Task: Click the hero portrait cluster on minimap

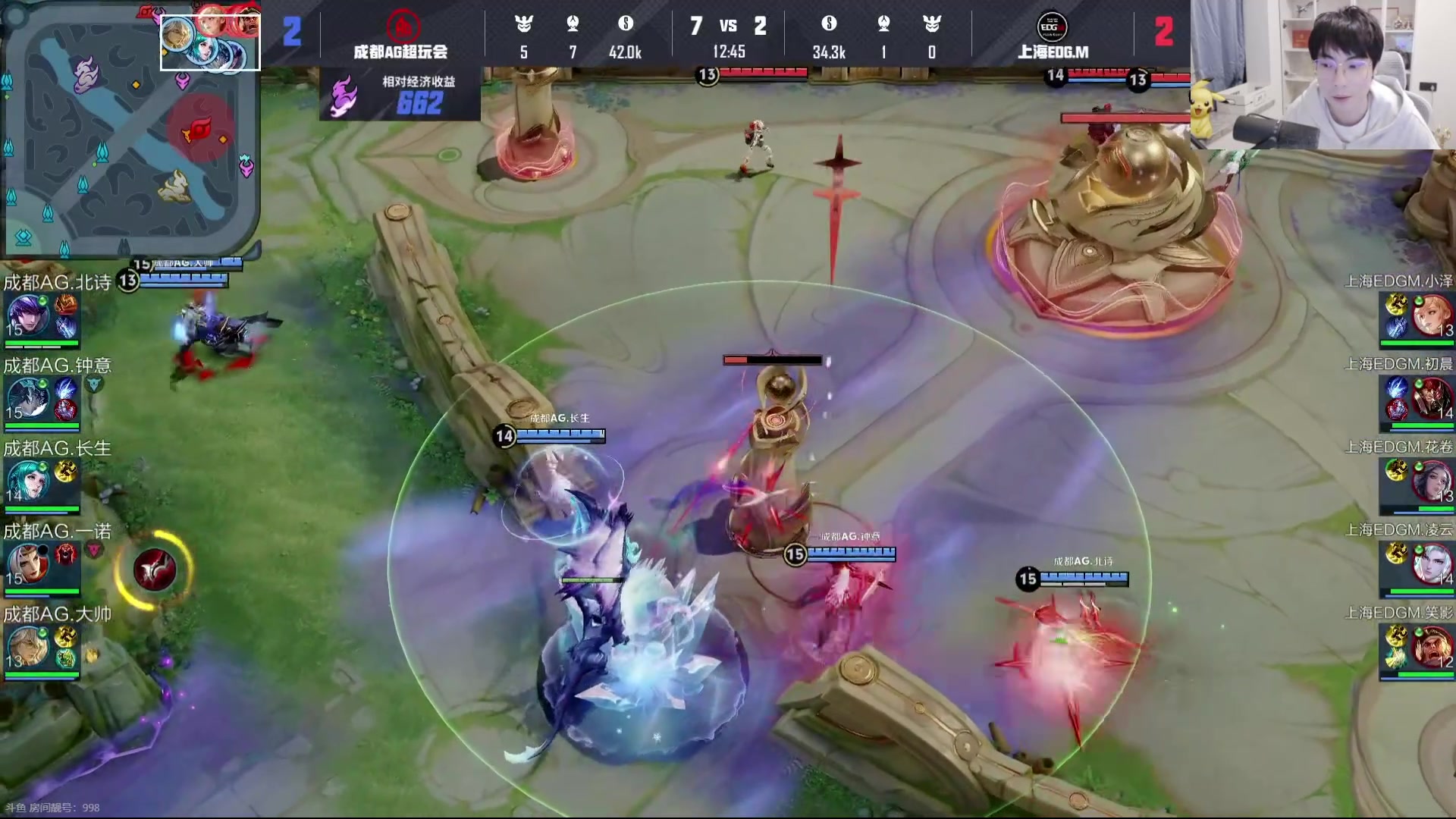Action: point(210,42)
